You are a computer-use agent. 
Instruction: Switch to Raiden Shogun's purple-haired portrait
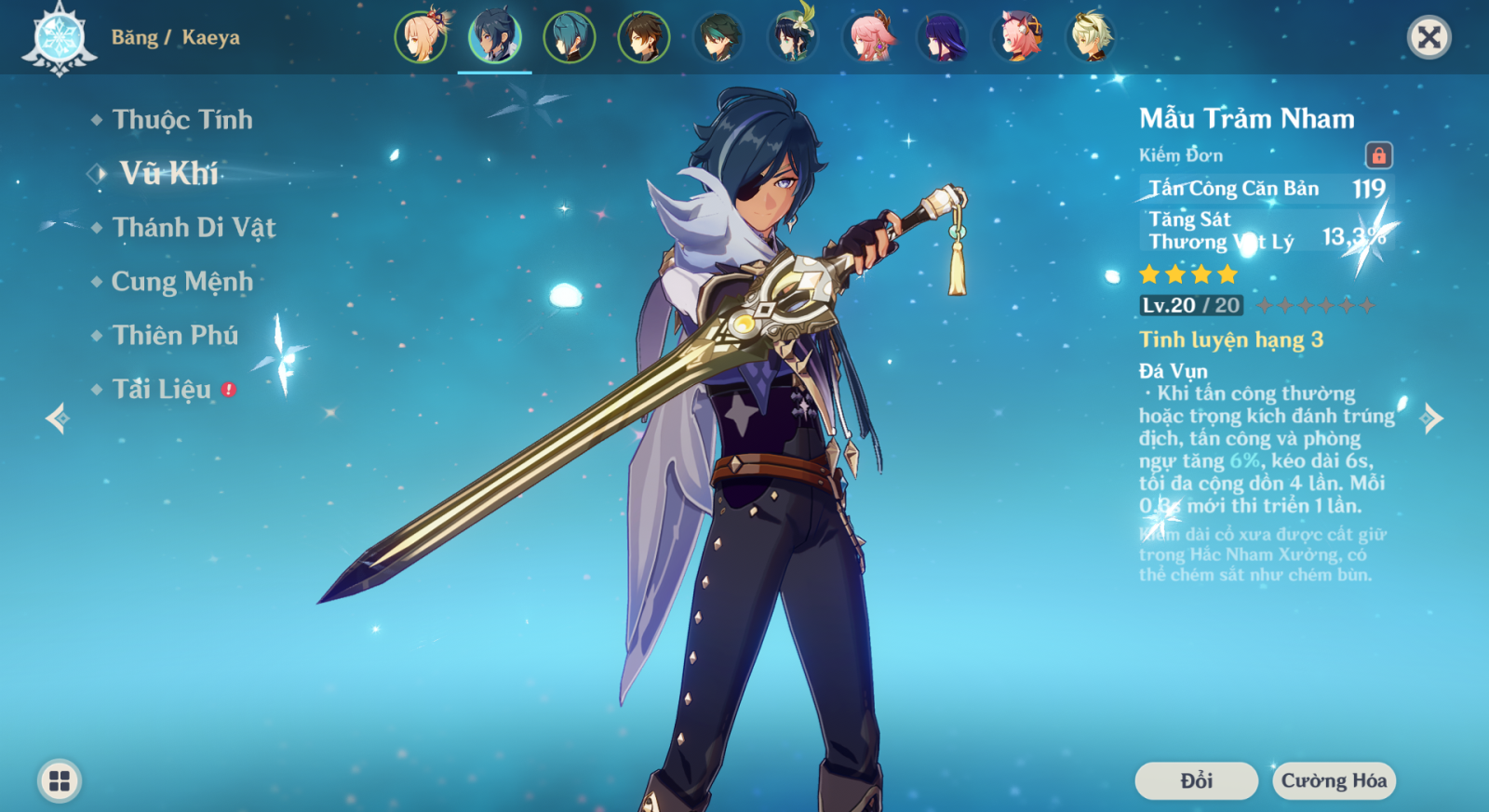point(942,37)
